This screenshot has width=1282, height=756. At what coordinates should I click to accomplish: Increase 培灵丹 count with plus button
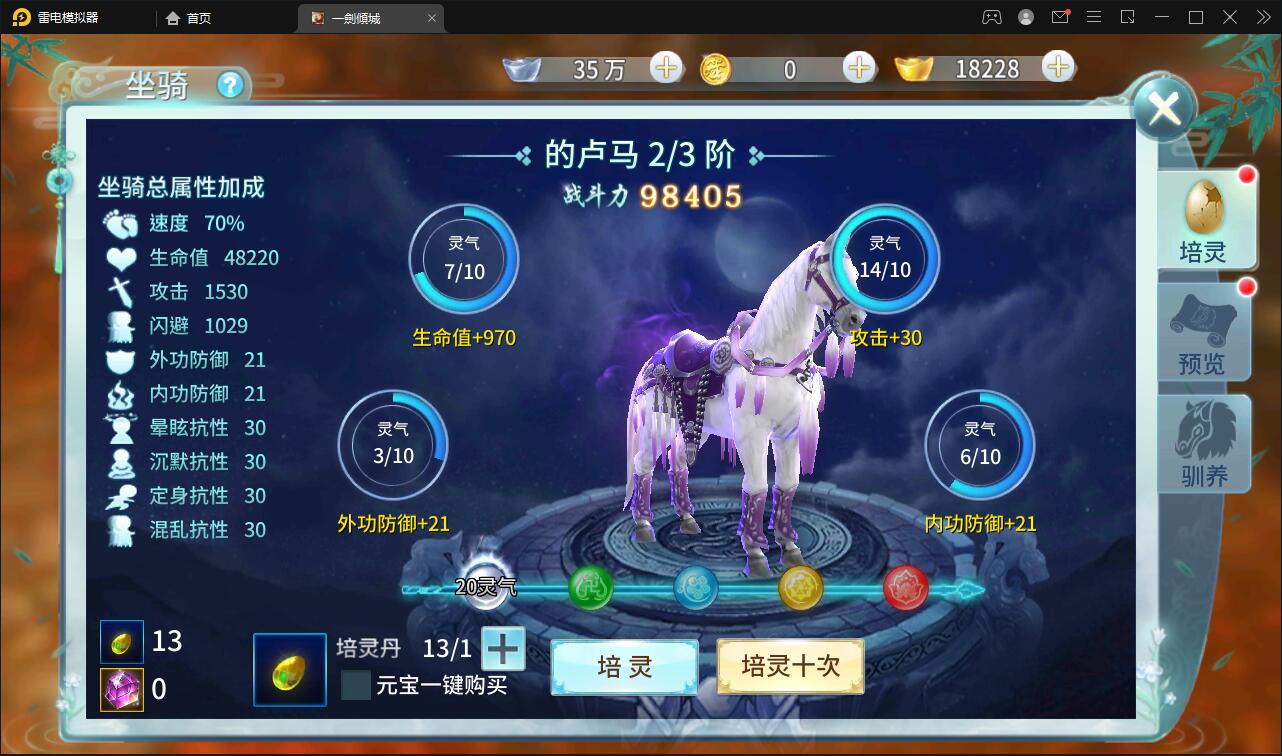coord(502,648)
